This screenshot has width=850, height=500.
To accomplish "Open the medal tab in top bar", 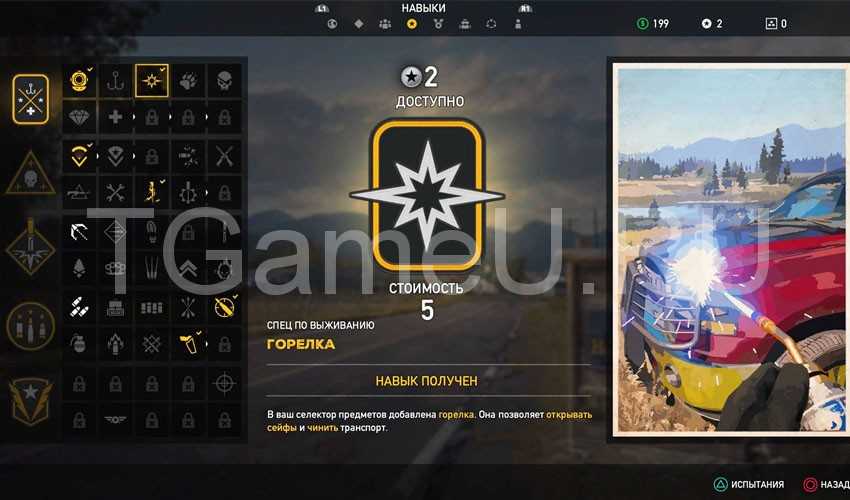I will [437, 23].
